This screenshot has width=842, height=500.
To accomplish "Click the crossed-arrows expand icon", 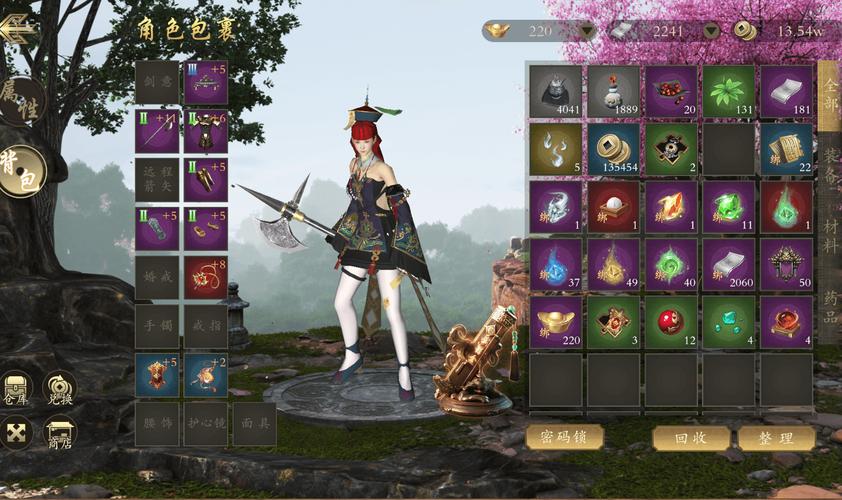I will [17, 433].
